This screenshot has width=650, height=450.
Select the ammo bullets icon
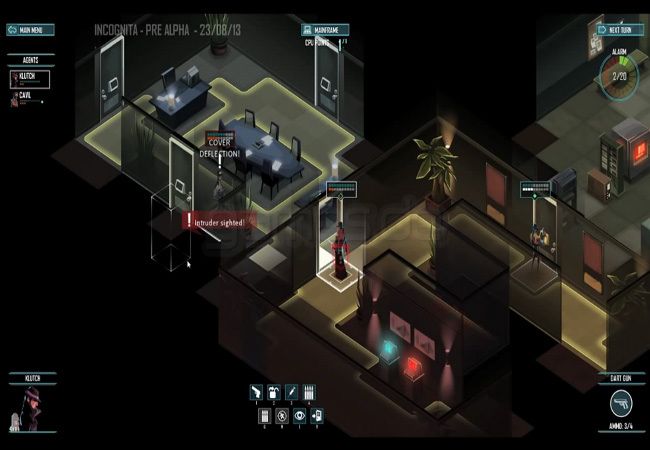tap(309, 393)
